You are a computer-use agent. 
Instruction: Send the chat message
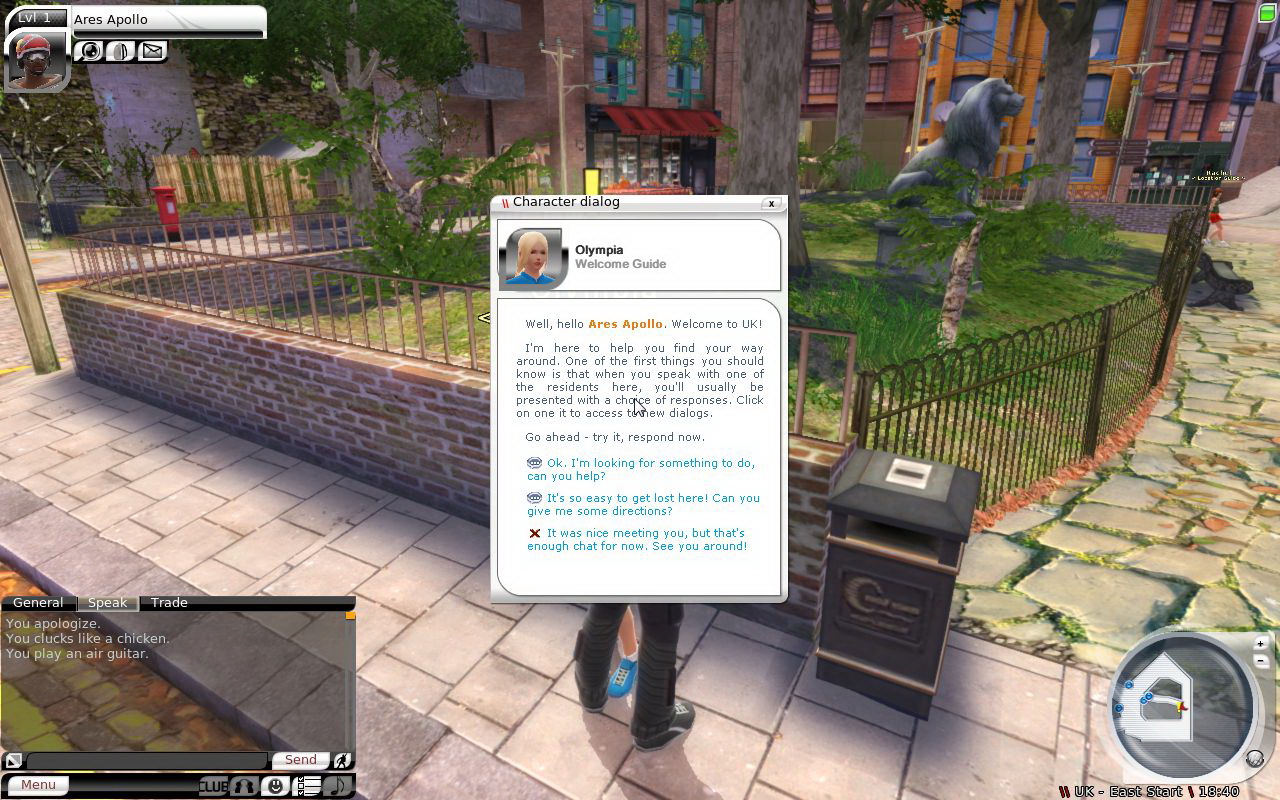pos(300,760)
